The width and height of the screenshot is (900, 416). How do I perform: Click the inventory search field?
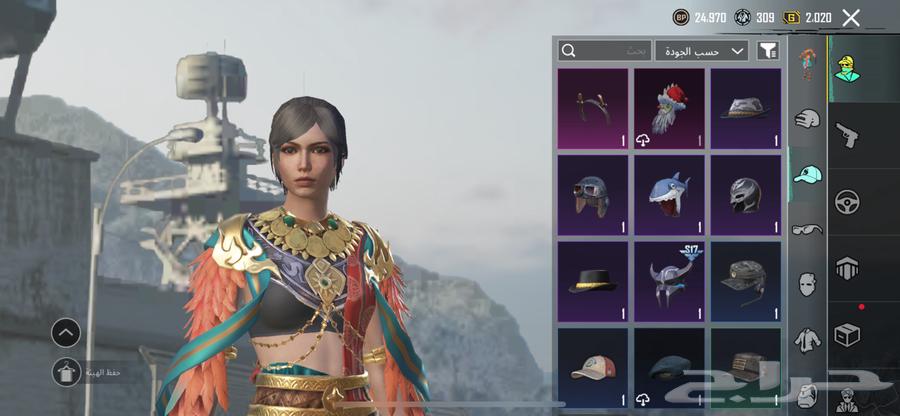(605, 50)
